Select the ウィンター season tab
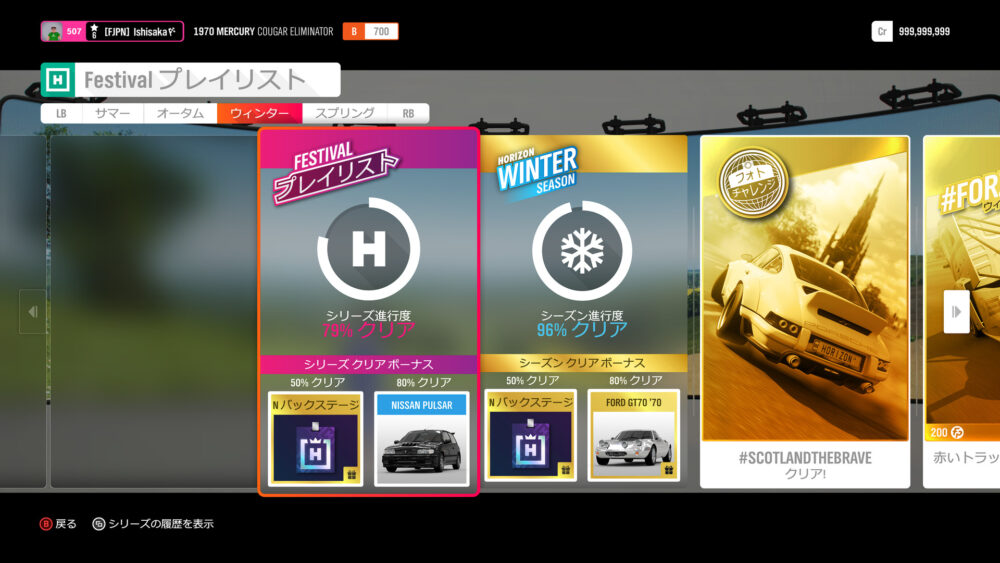The height and width of the screenshot is (563, 1000). pos(259,114)
